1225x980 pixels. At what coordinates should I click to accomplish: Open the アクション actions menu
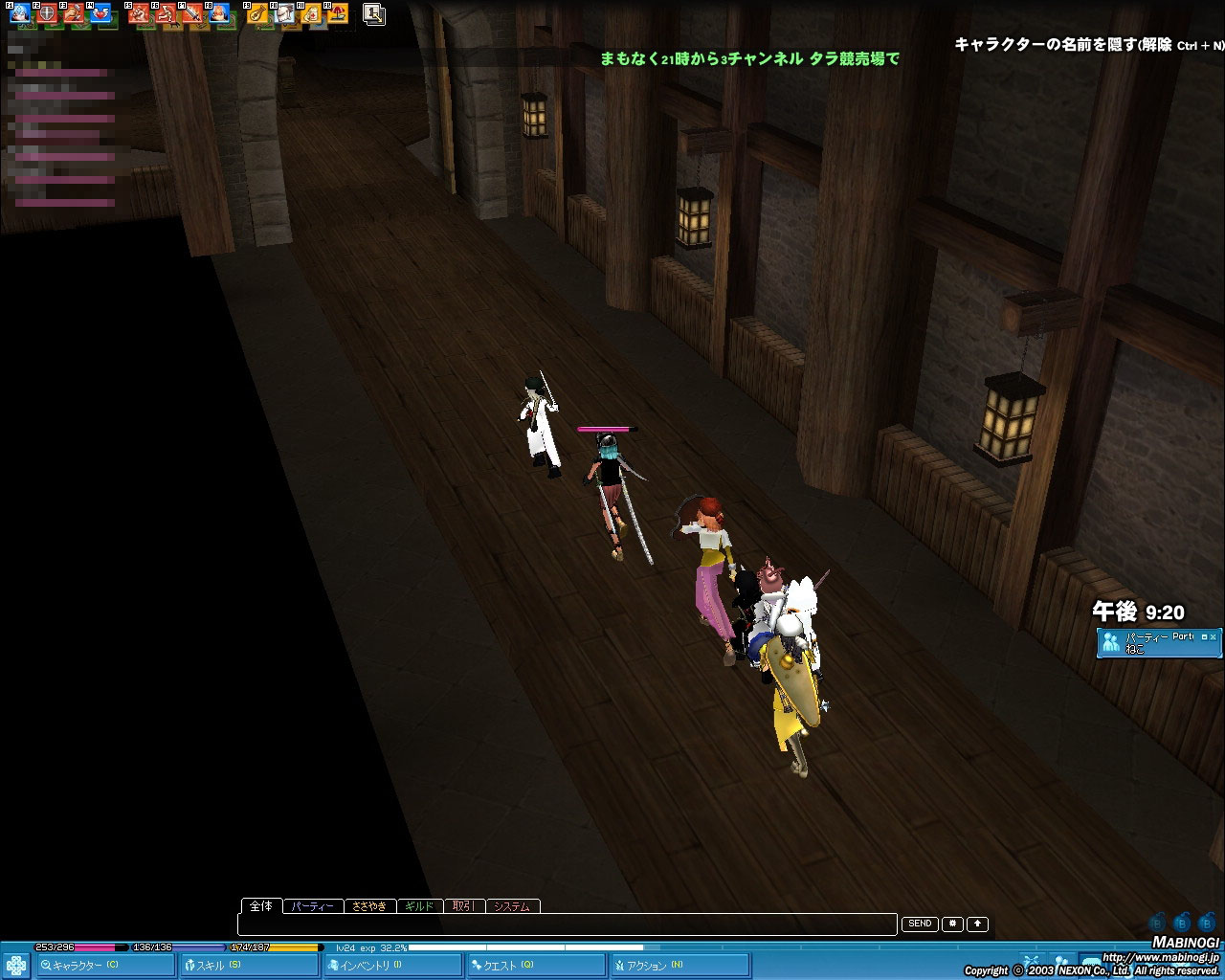[678, 966]
